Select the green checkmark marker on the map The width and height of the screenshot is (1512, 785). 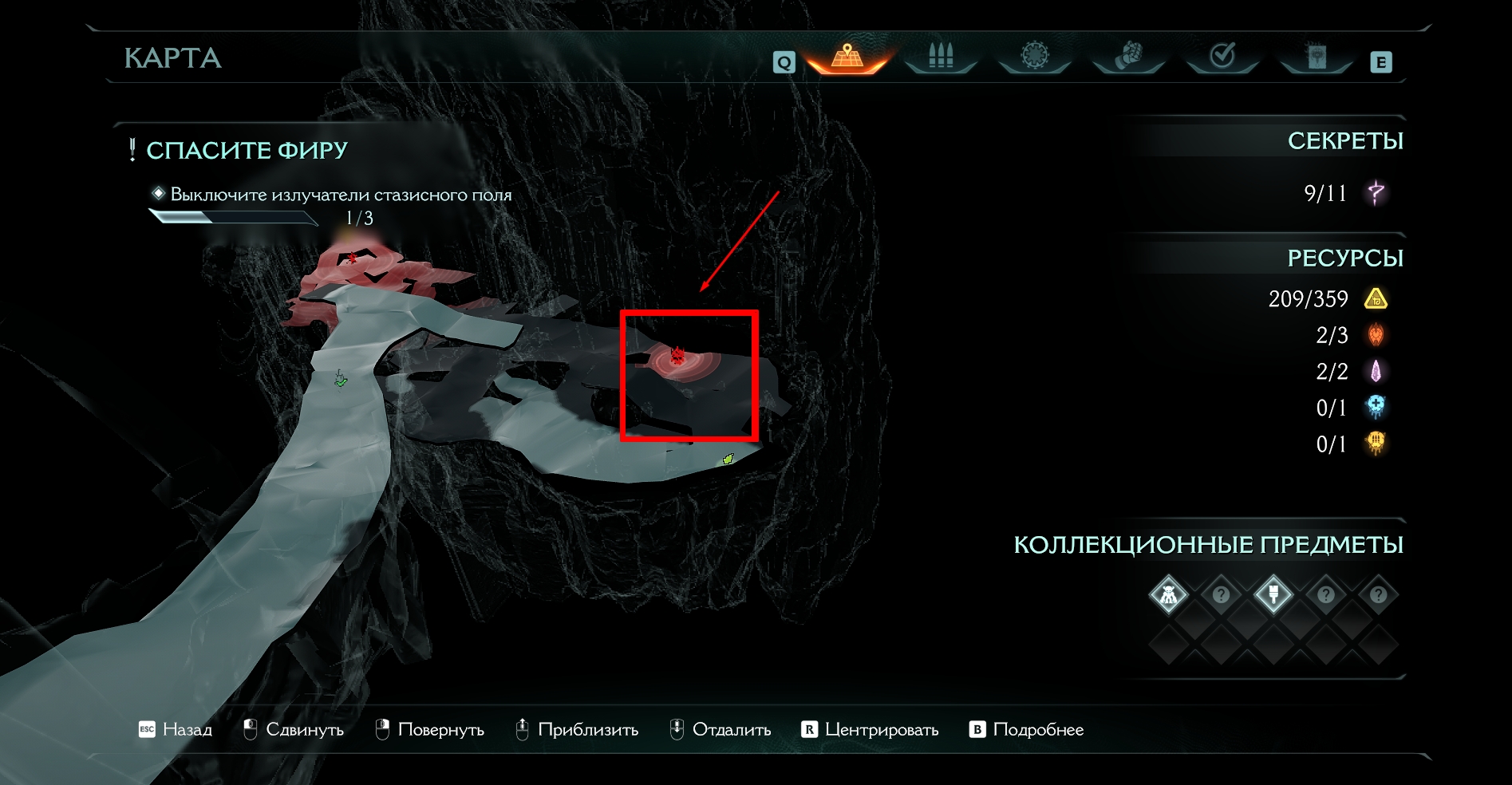341,381
